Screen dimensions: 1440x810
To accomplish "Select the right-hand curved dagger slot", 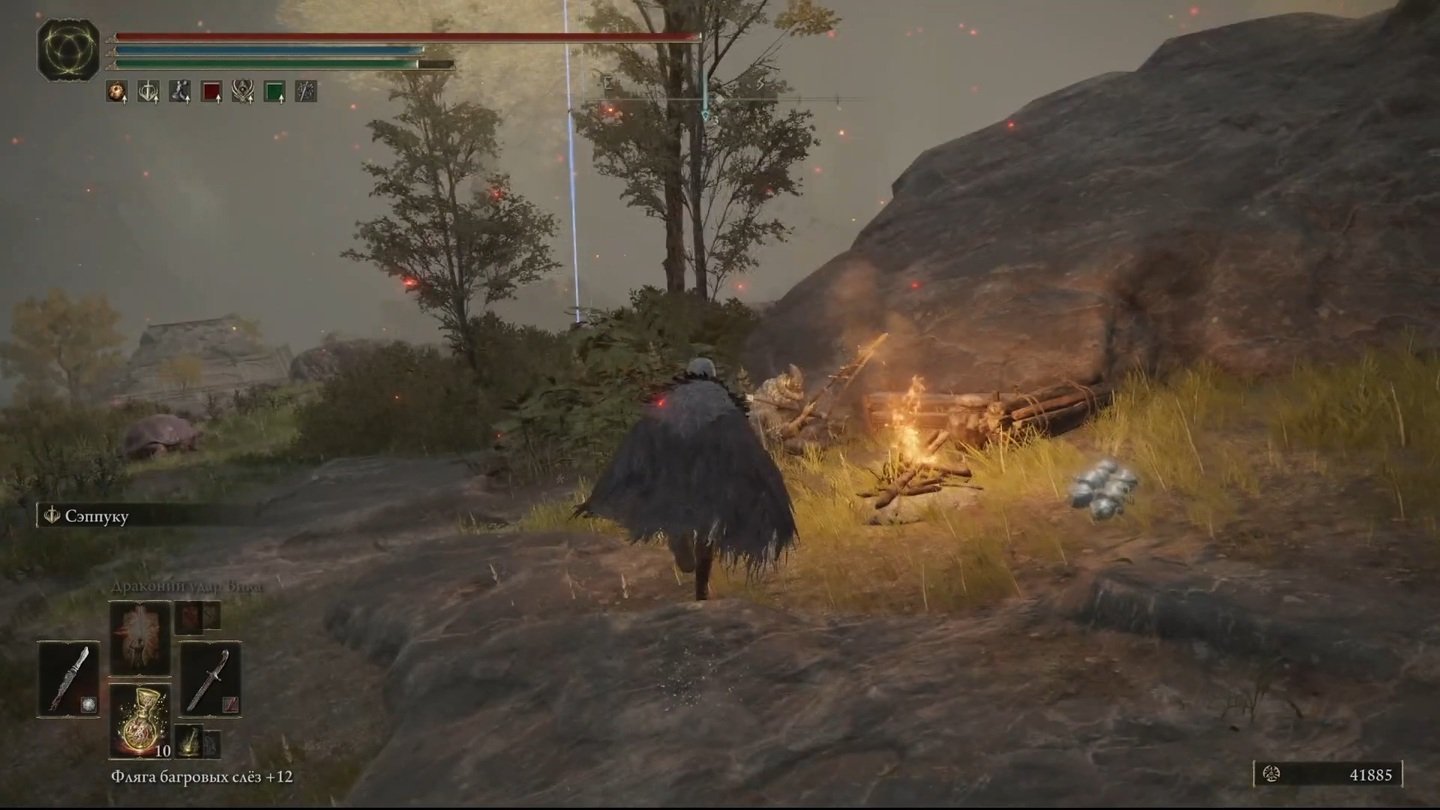I will (210, 679).
